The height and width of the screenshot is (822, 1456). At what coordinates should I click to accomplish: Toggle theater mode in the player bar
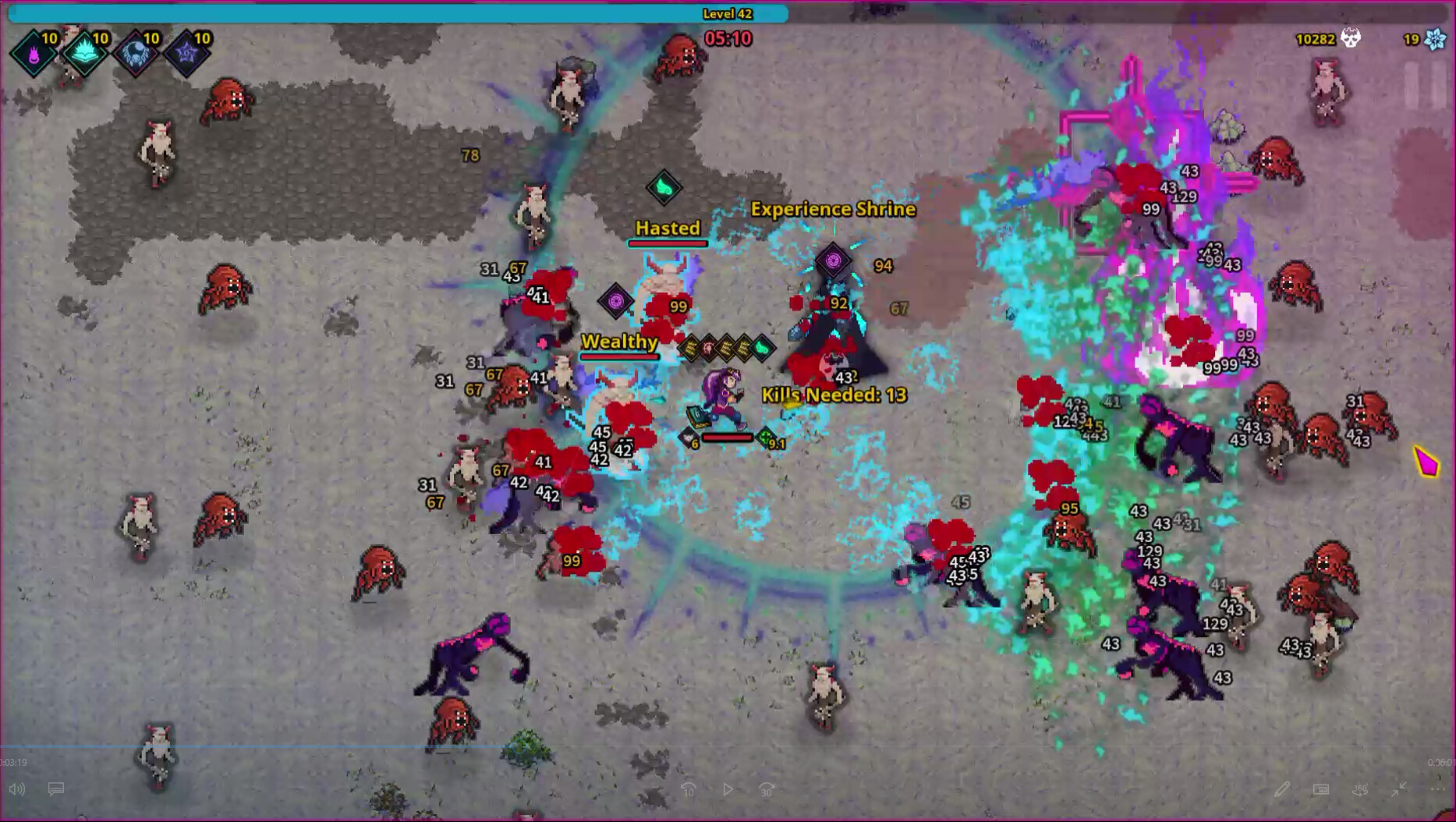(1321, 788)
